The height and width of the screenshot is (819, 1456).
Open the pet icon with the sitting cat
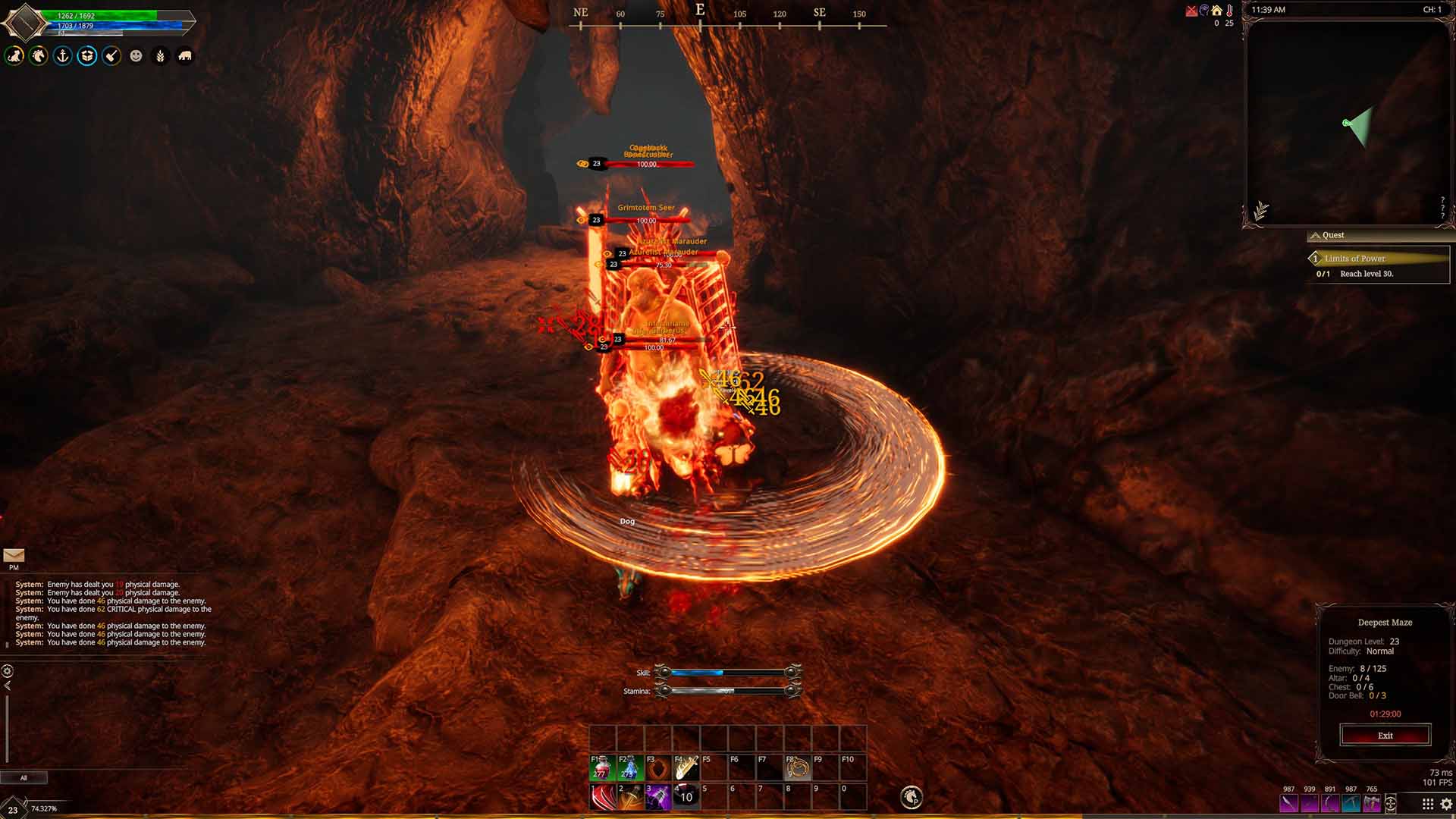[x=14, y=56]
